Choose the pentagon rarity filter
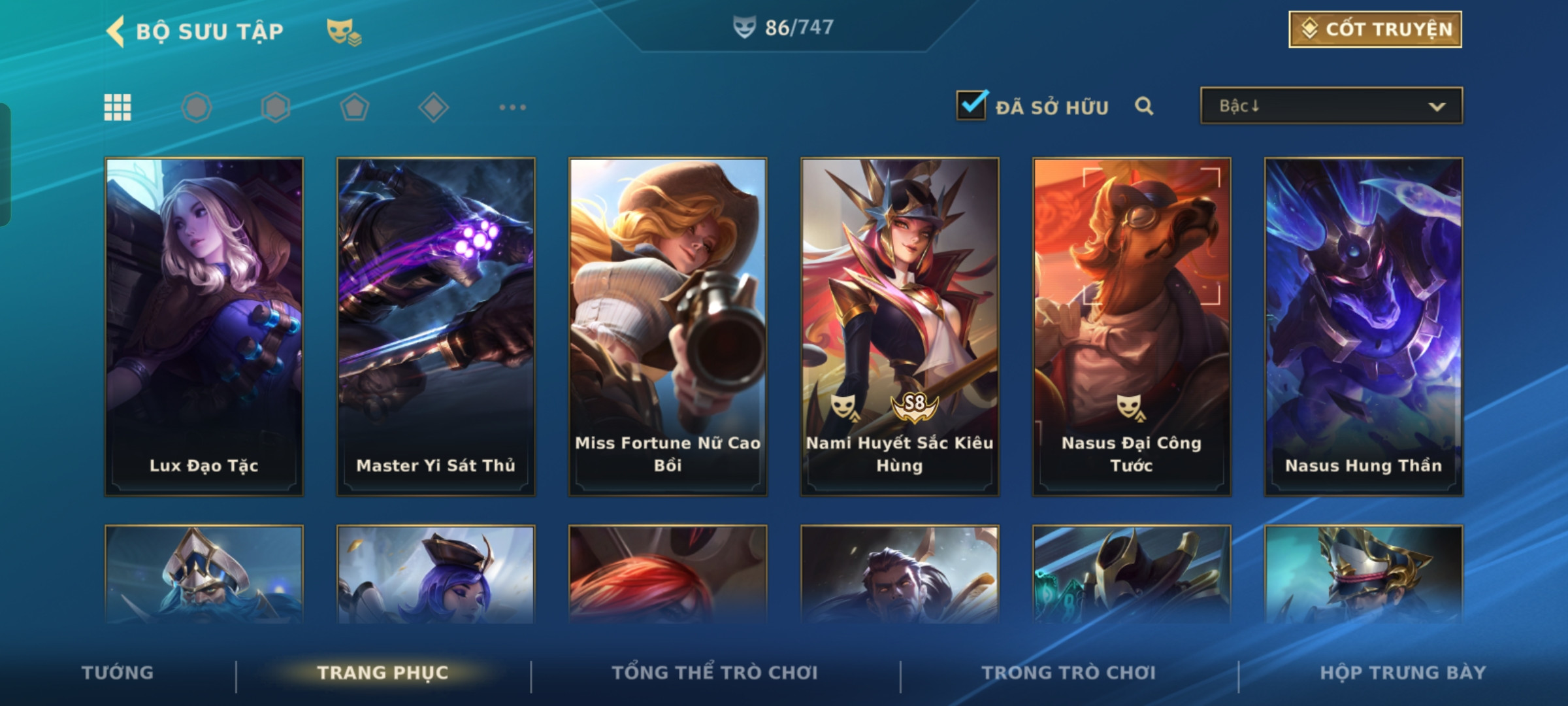This screenshot has width=1568, height=706. click(x=354, y=107)
